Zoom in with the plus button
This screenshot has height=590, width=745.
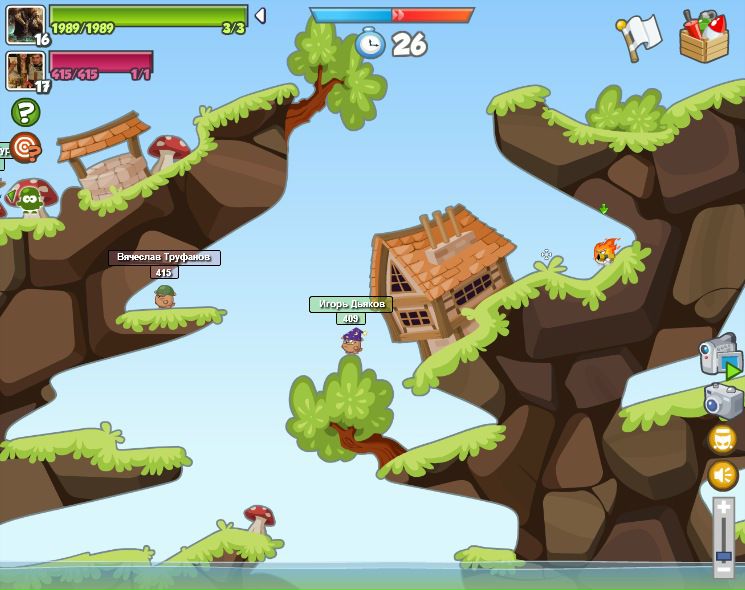tap(724, 508)
